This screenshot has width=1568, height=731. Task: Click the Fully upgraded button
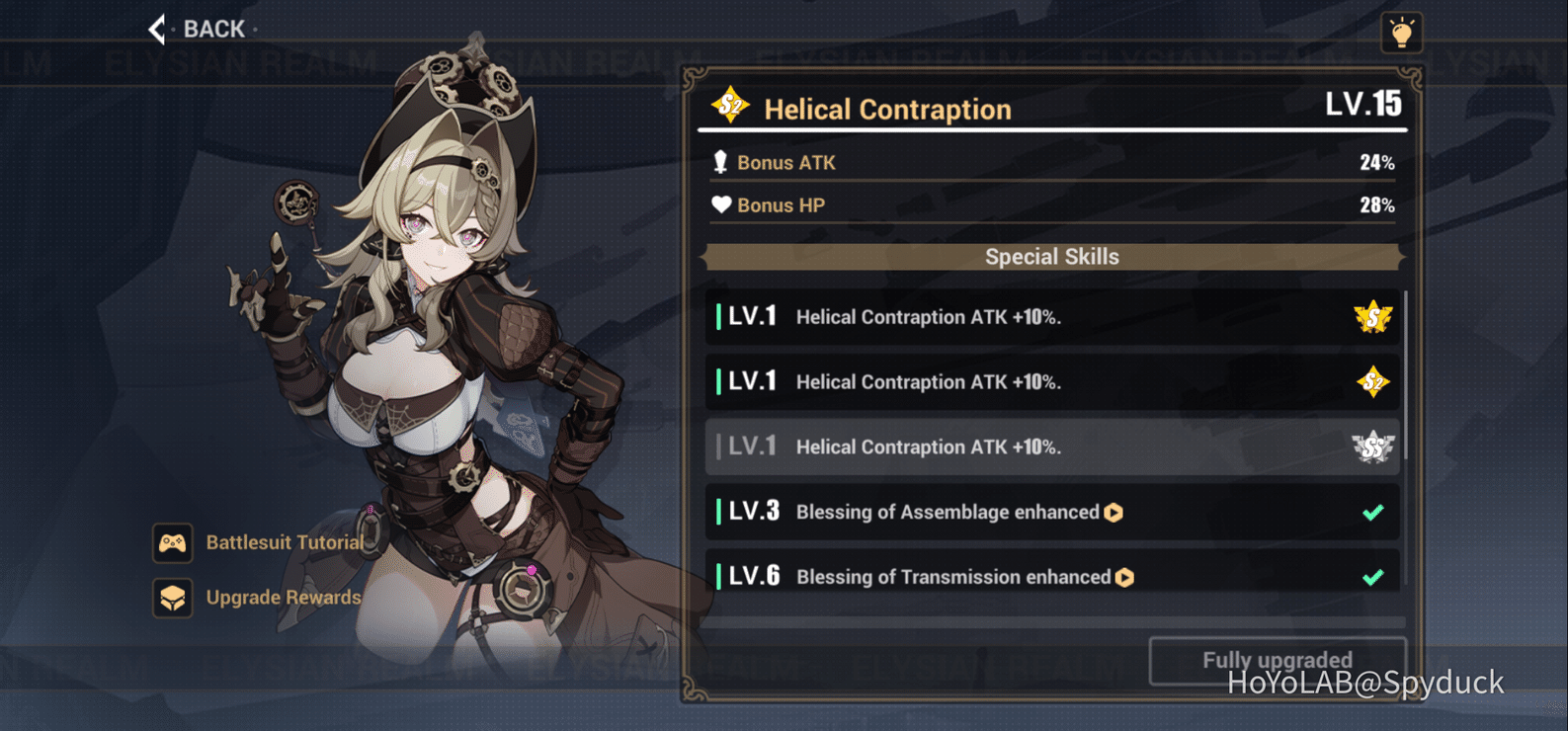tap(1277, 660)
